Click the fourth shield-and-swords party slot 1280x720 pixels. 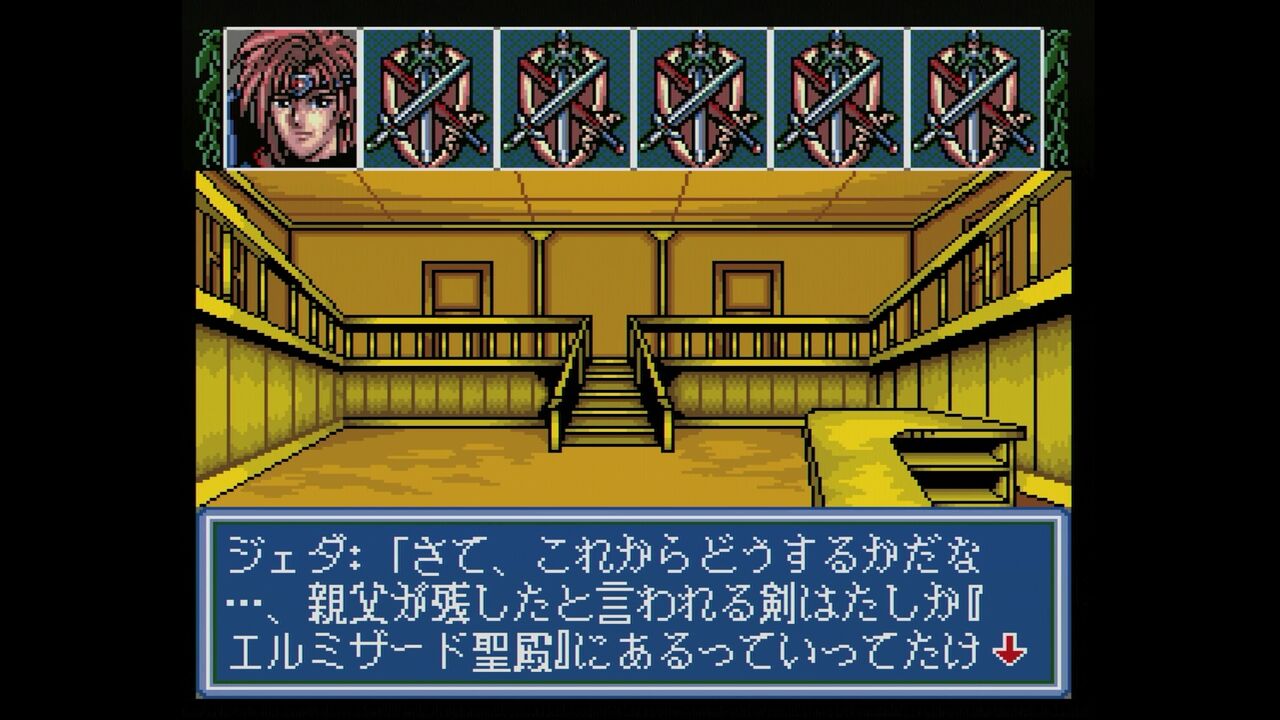pyautogui.click(x=838, y=100)
